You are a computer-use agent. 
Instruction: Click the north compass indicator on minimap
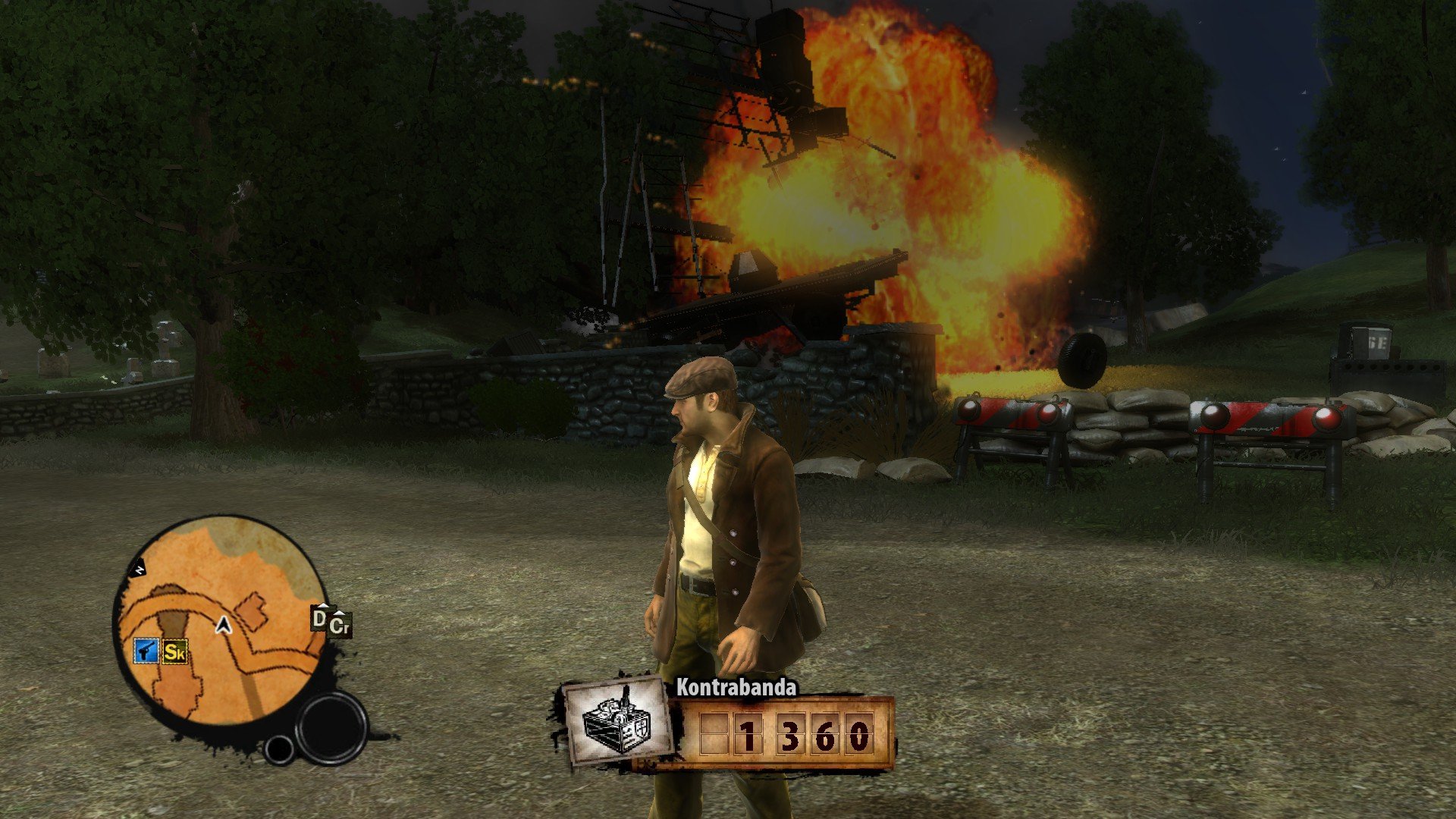pyautogui.click(x=140, y=569)
